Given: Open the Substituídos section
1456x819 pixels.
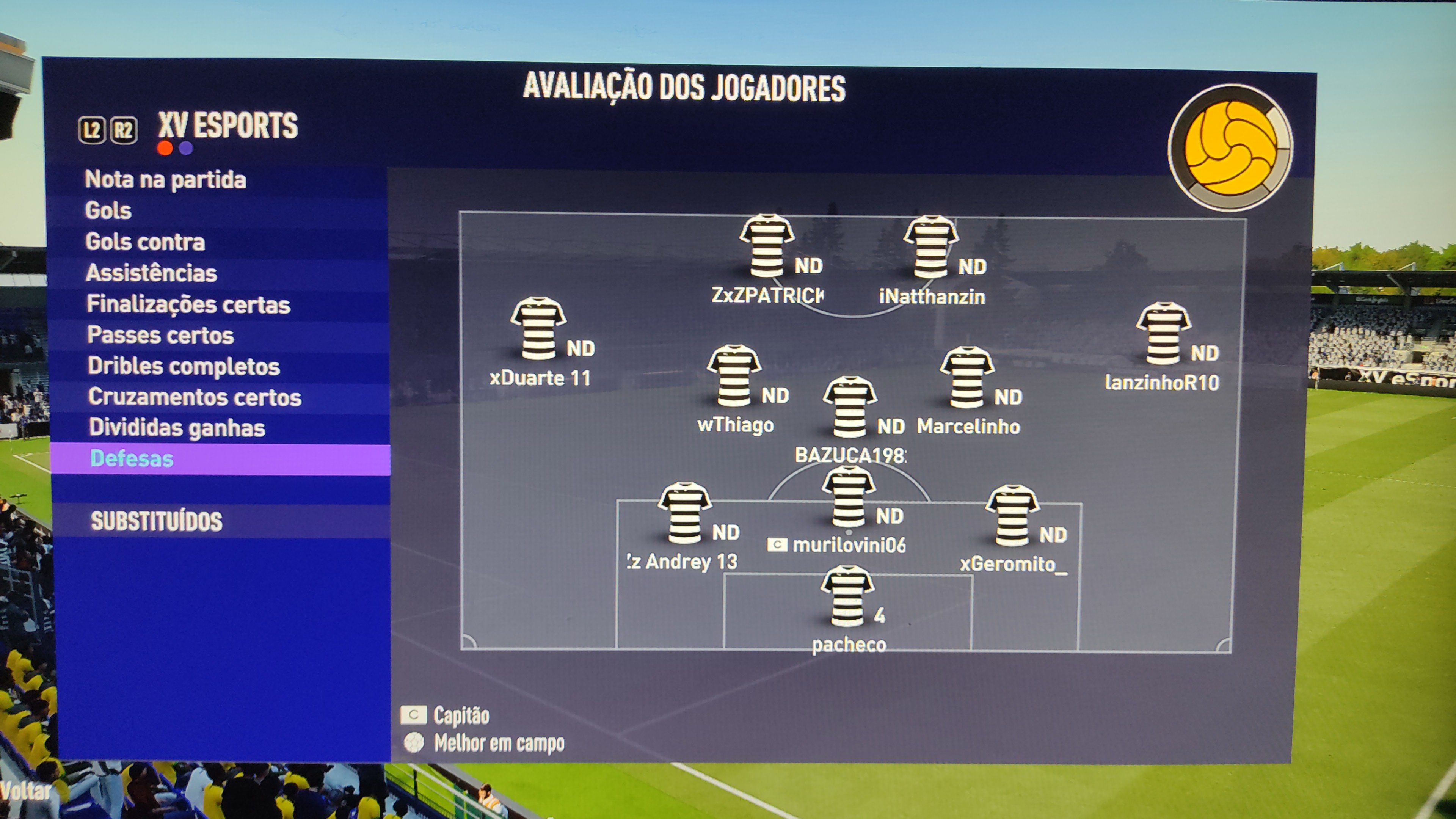Looking at the screenshot, I should pyautogui.click(x=157, y=521).
